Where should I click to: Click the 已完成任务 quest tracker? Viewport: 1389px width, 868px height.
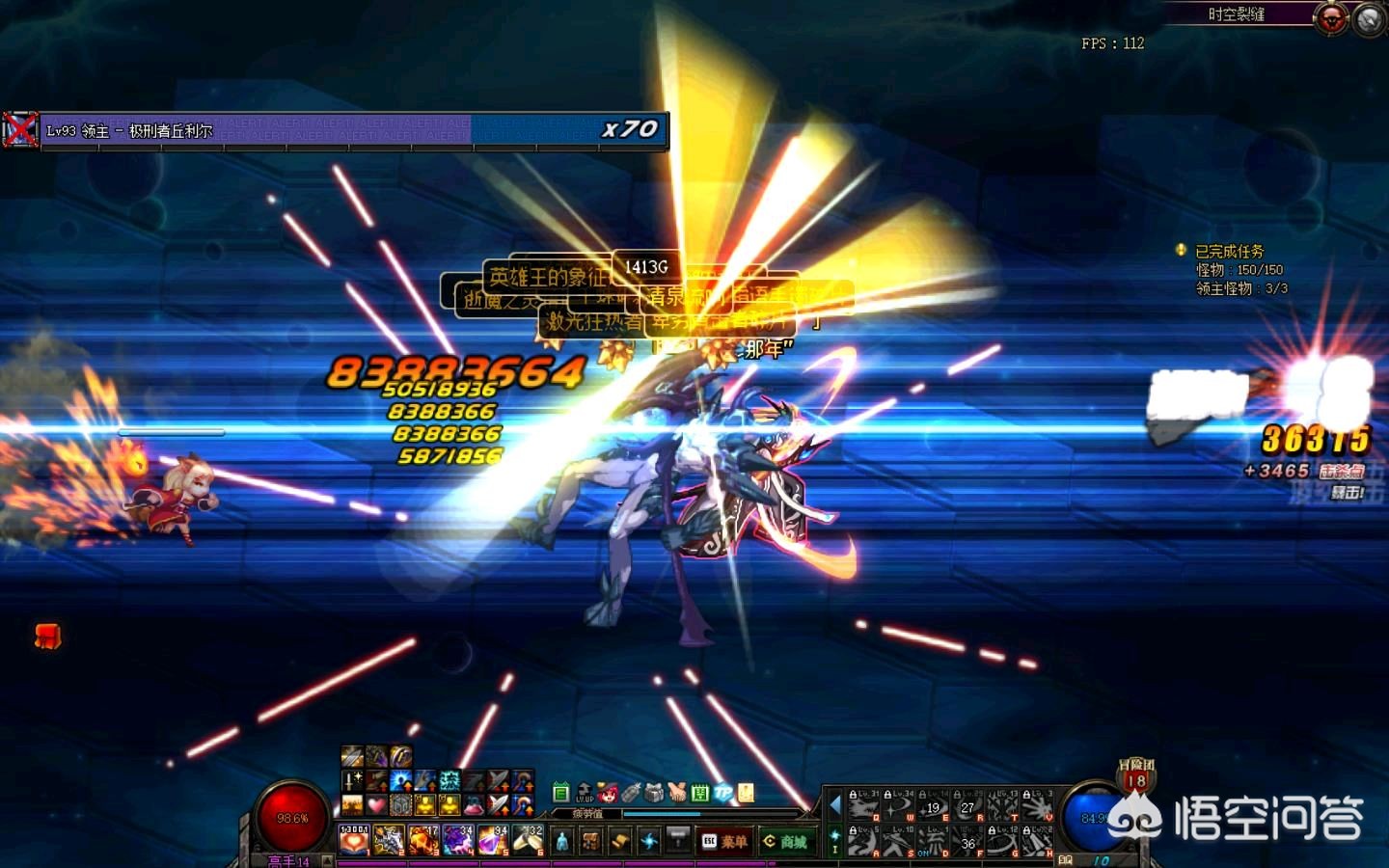pyautogui.click(x=1228, y=251)
